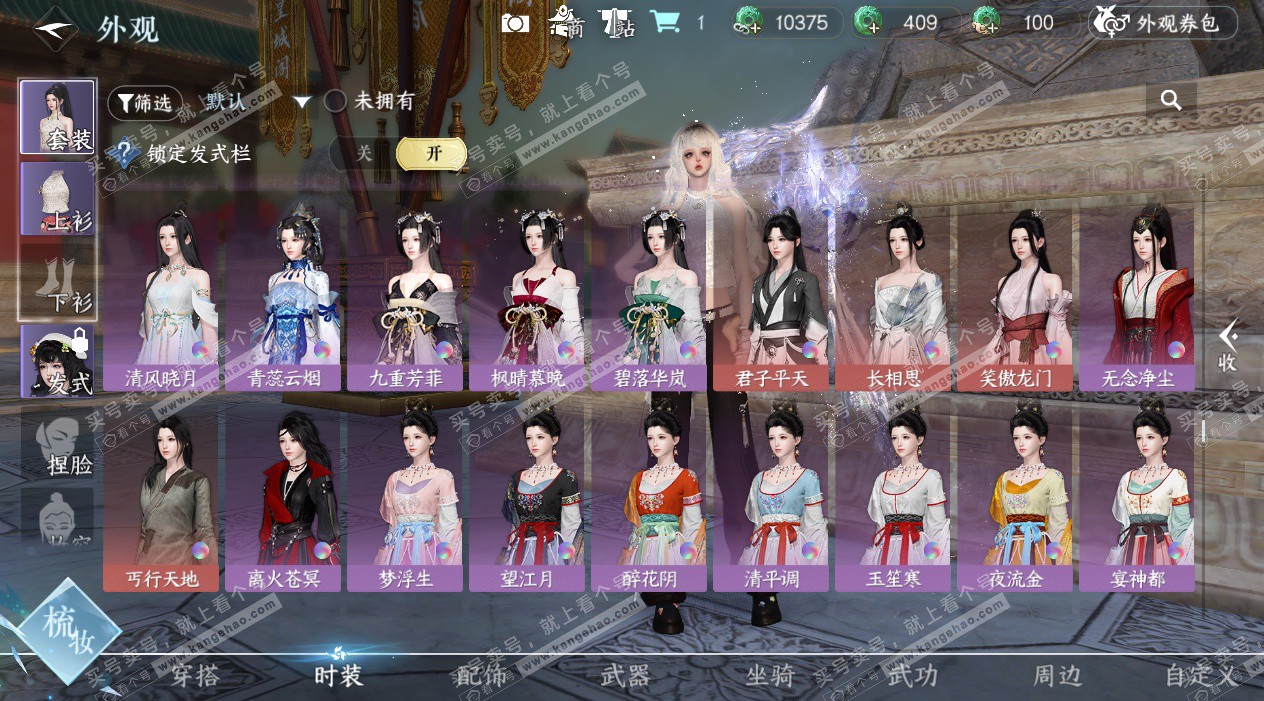Select the 套装 category tab
The height and width of the screenshot is (701, 1264).
tap(58, 117)
